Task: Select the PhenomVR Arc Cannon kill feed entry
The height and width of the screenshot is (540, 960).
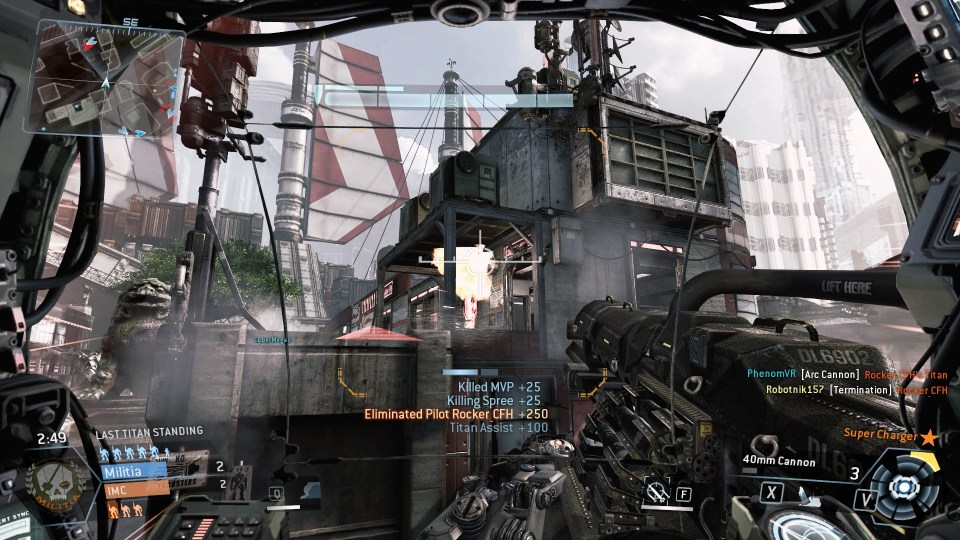Action: pos(846,374)
